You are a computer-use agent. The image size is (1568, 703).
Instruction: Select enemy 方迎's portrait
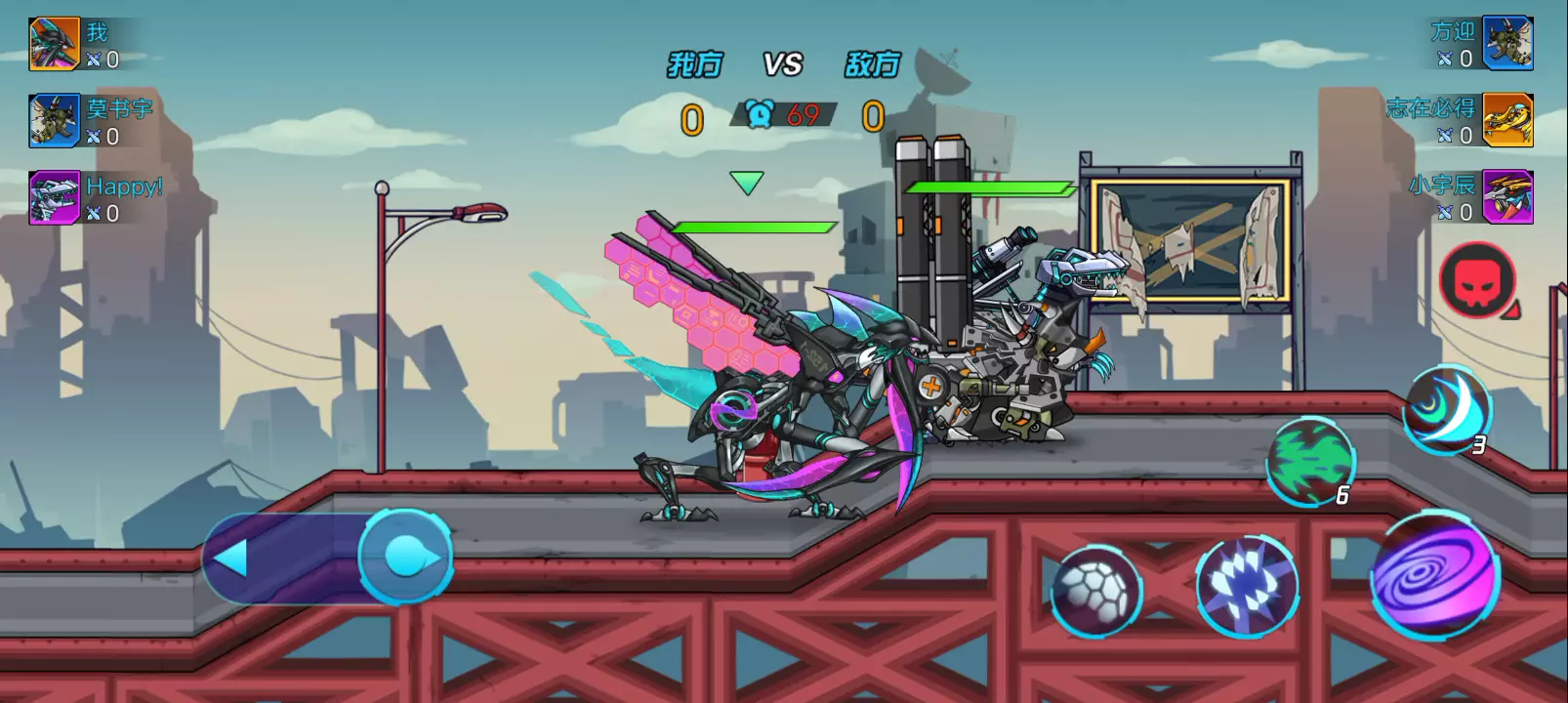[x=1507, y=43]
